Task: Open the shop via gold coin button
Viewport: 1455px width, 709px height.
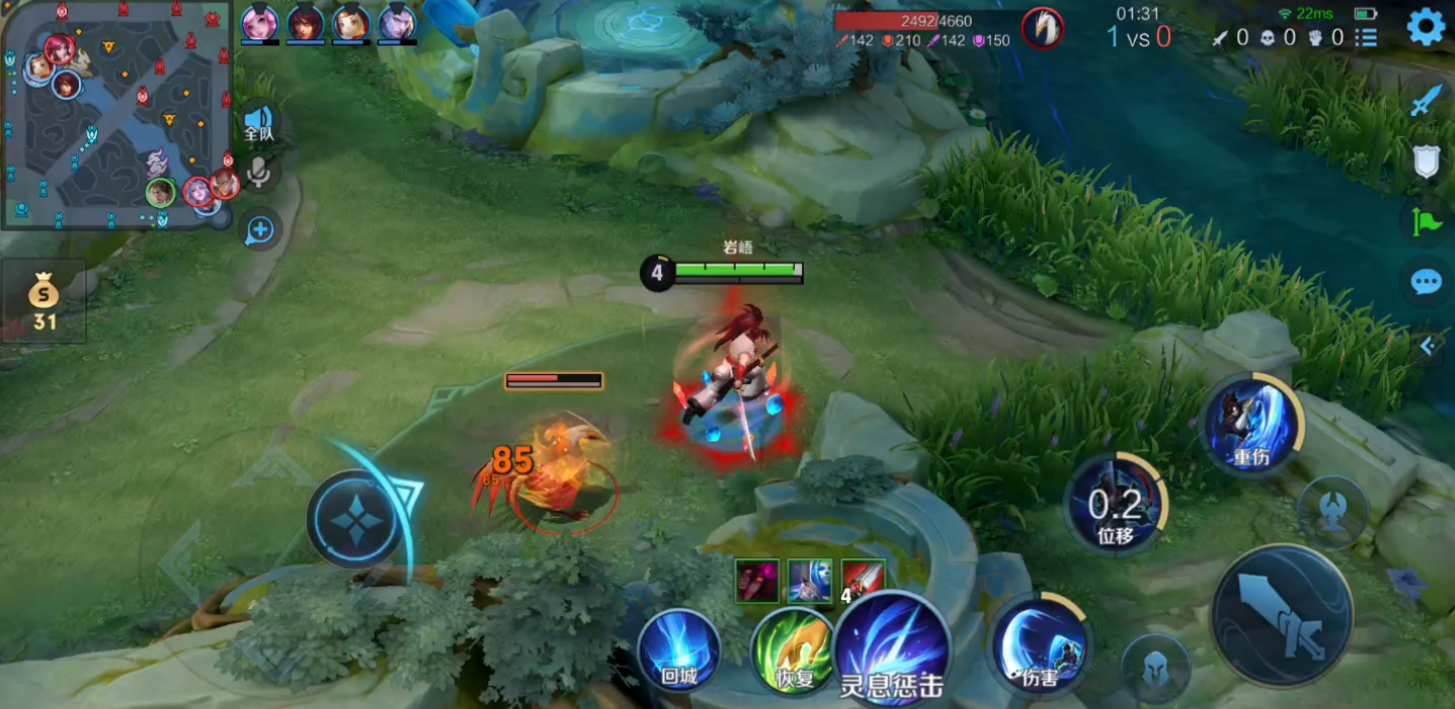Action: coord(44,301)
